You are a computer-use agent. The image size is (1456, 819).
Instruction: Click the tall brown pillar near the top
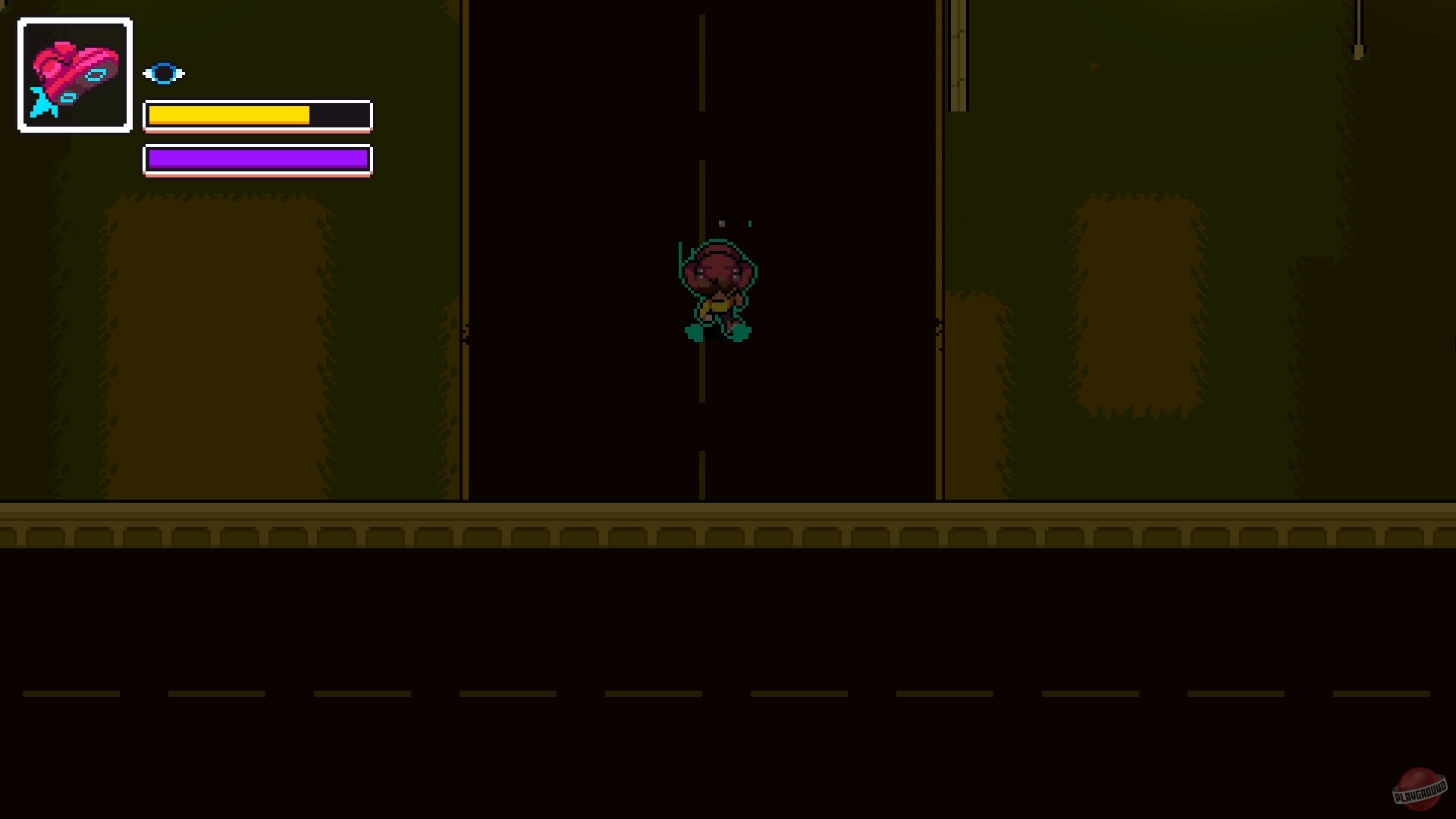(958, 53)
